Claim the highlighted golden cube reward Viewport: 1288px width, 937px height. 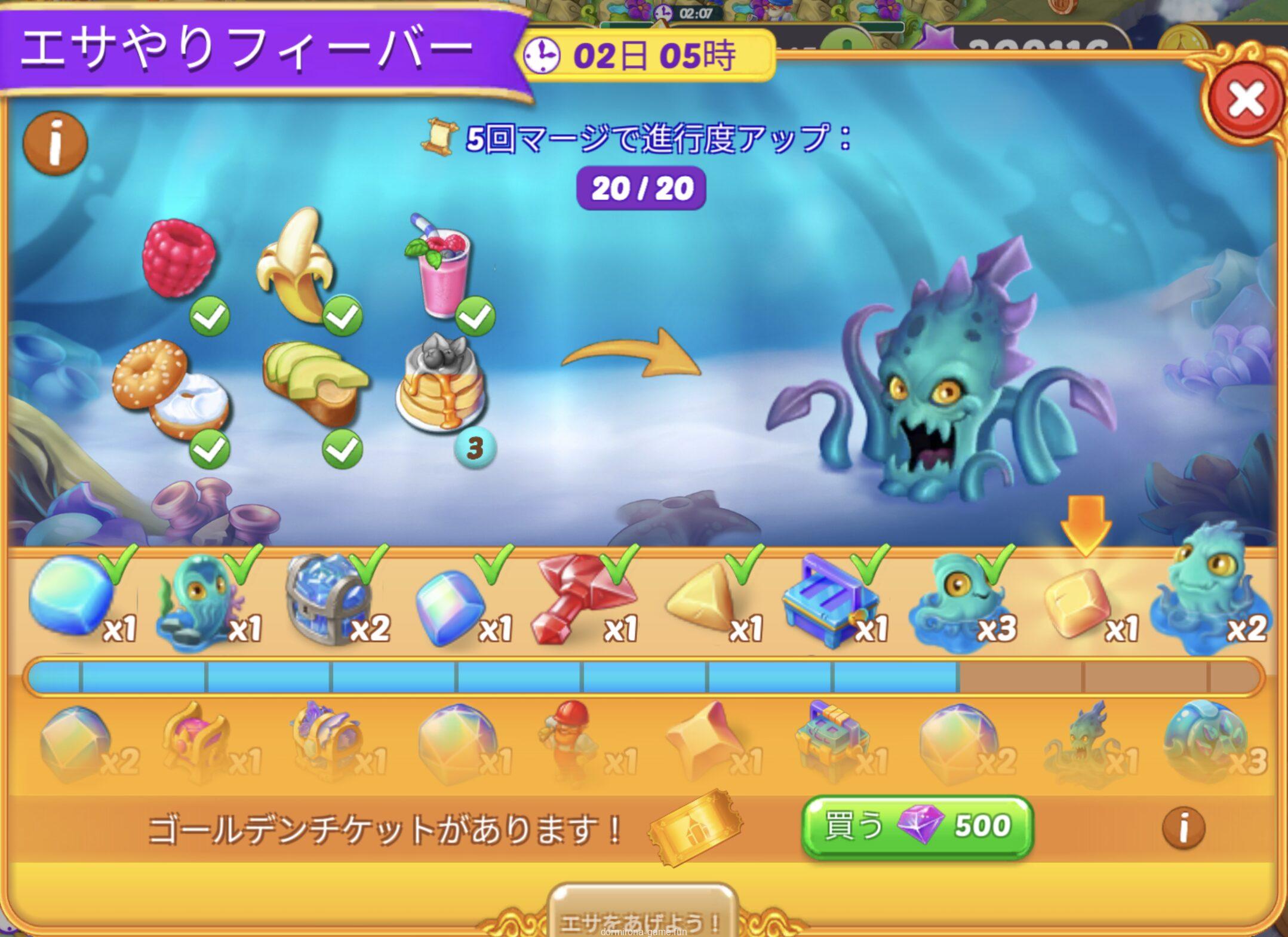coord(1078,603)
